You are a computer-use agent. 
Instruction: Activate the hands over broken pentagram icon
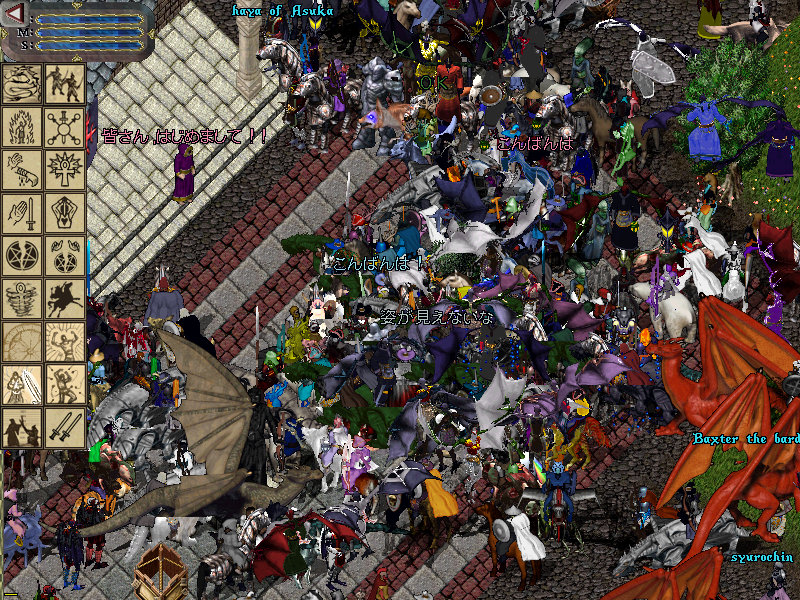[x=65, y=256]
